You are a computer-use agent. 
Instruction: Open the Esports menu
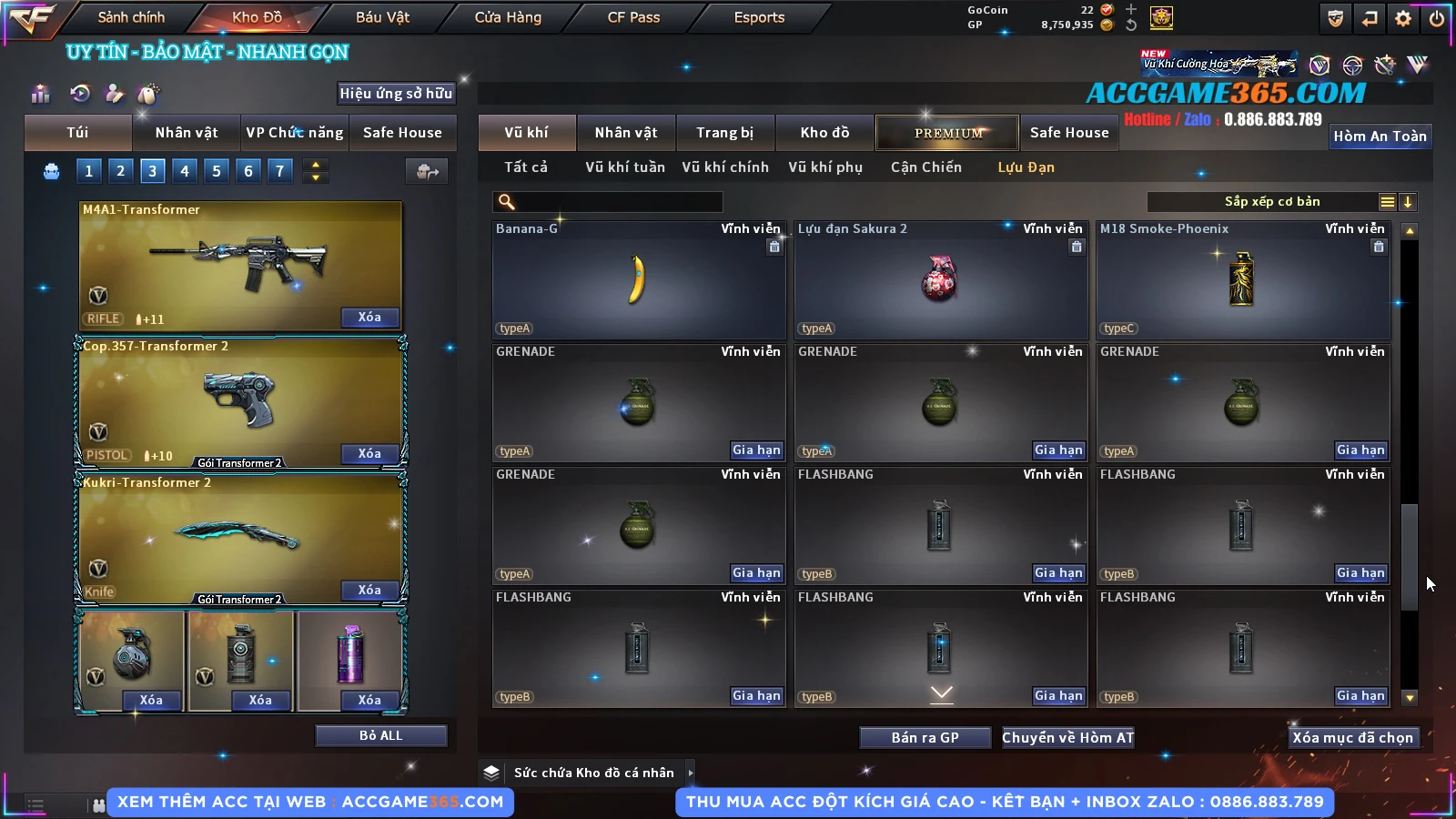tap(759, 17)
